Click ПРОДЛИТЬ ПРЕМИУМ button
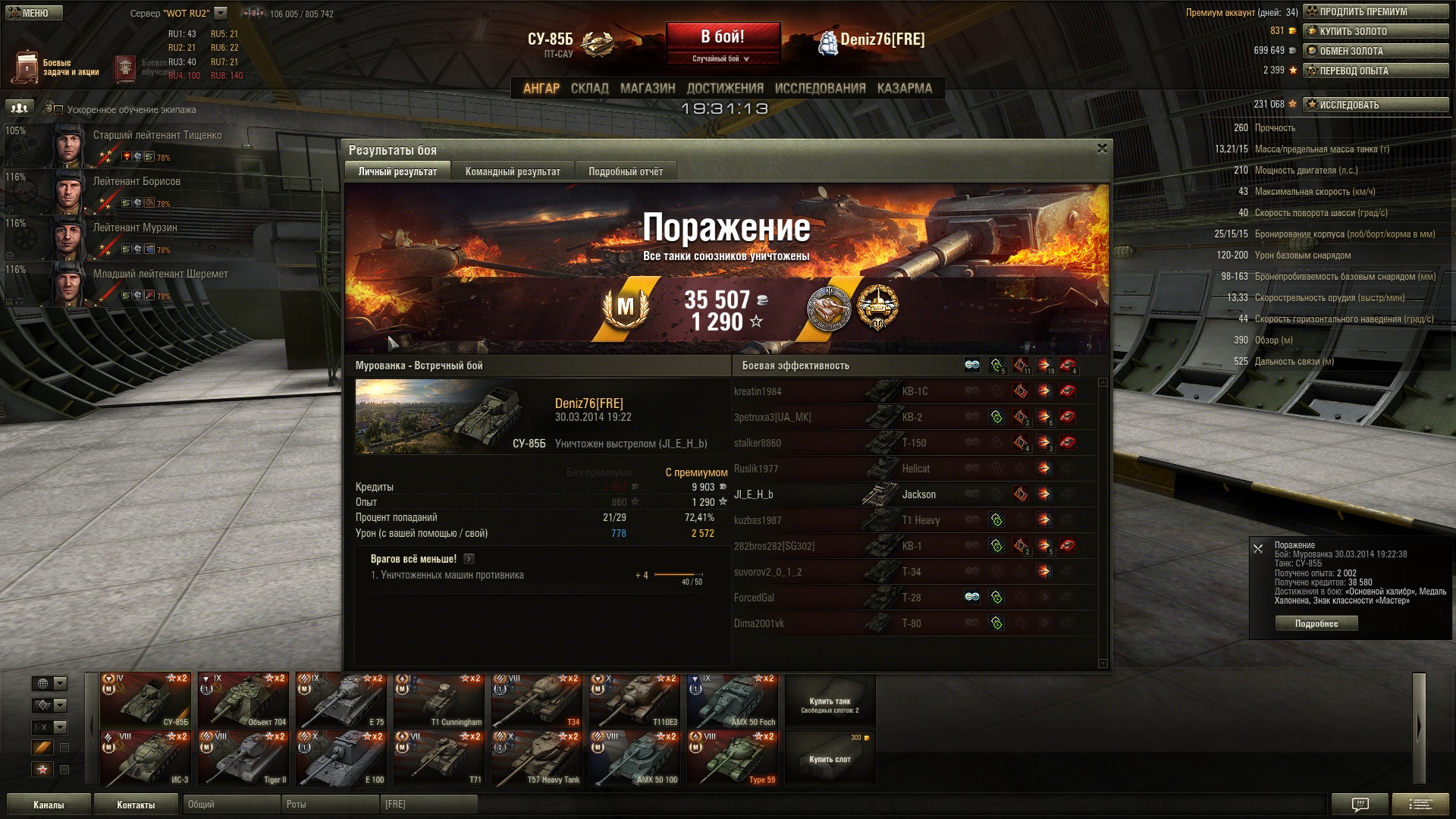Viewport: 1456px width, 819px height. (1376, 11)
